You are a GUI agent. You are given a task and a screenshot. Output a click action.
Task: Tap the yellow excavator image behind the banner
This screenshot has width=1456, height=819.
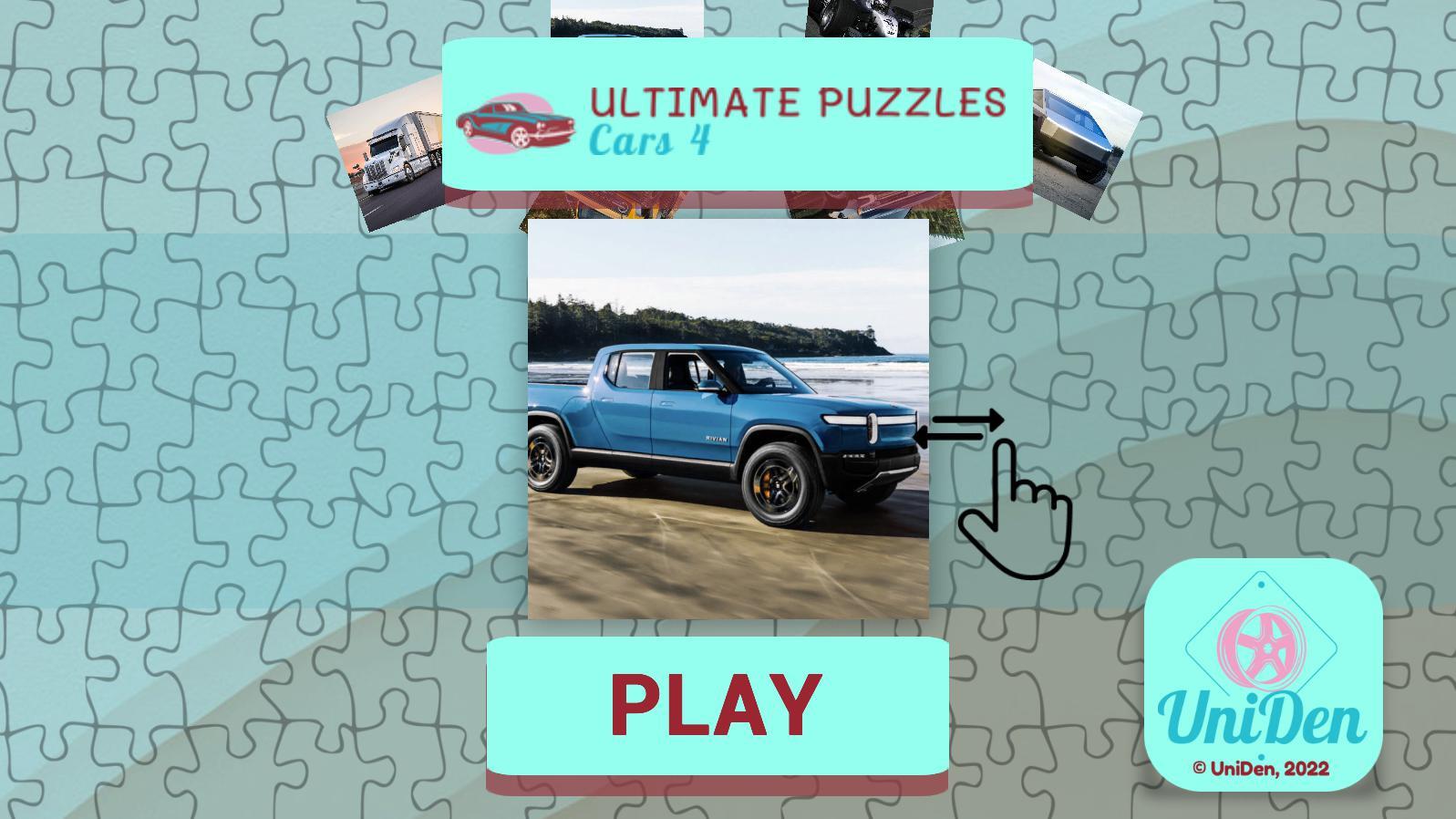[x=620, y=205]
